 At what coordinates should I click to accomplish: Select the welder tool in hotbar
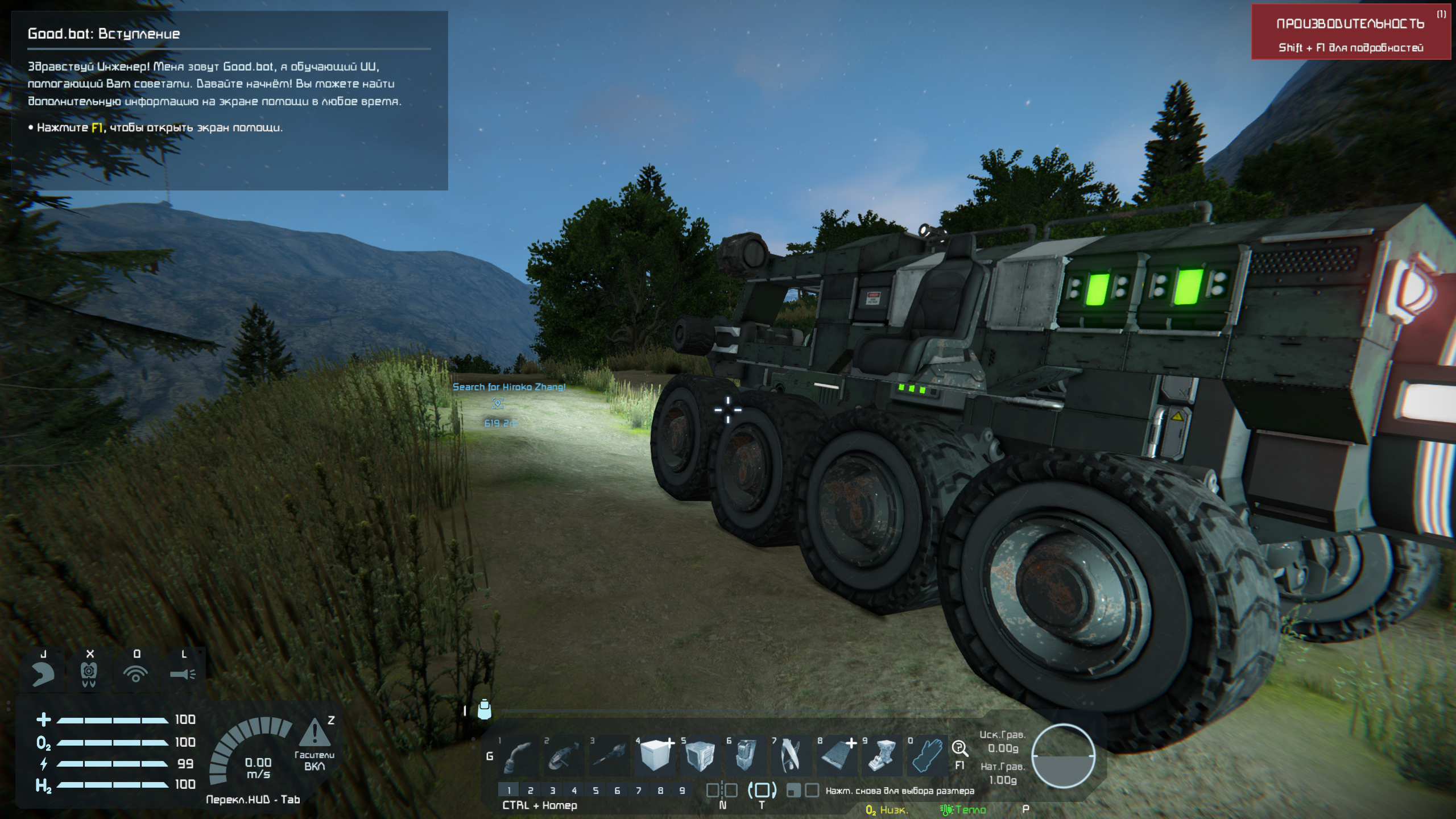(x=518, y=758)
